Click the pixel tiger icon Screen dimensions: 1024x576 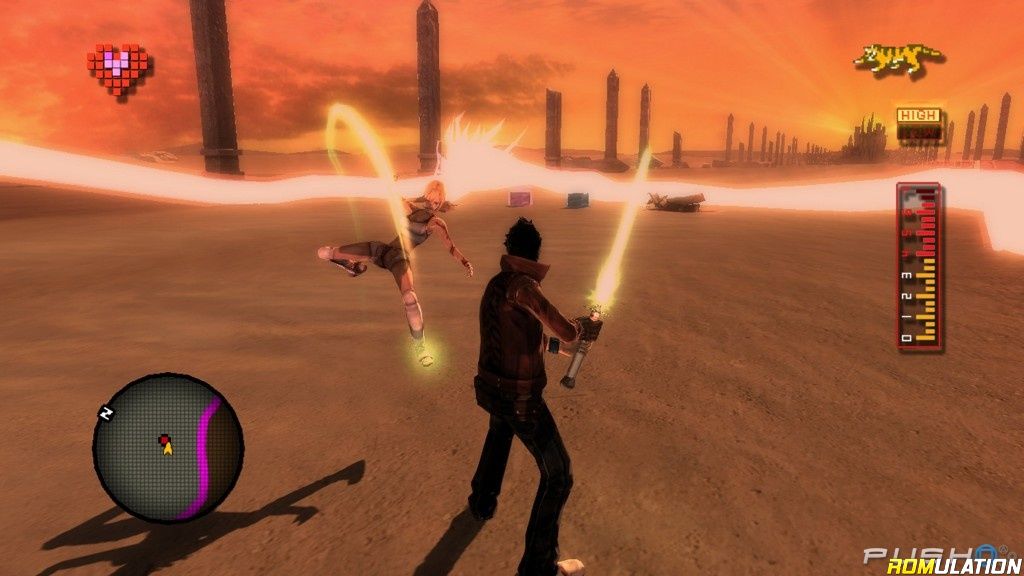pyautogui.click(x=898, y=62)
